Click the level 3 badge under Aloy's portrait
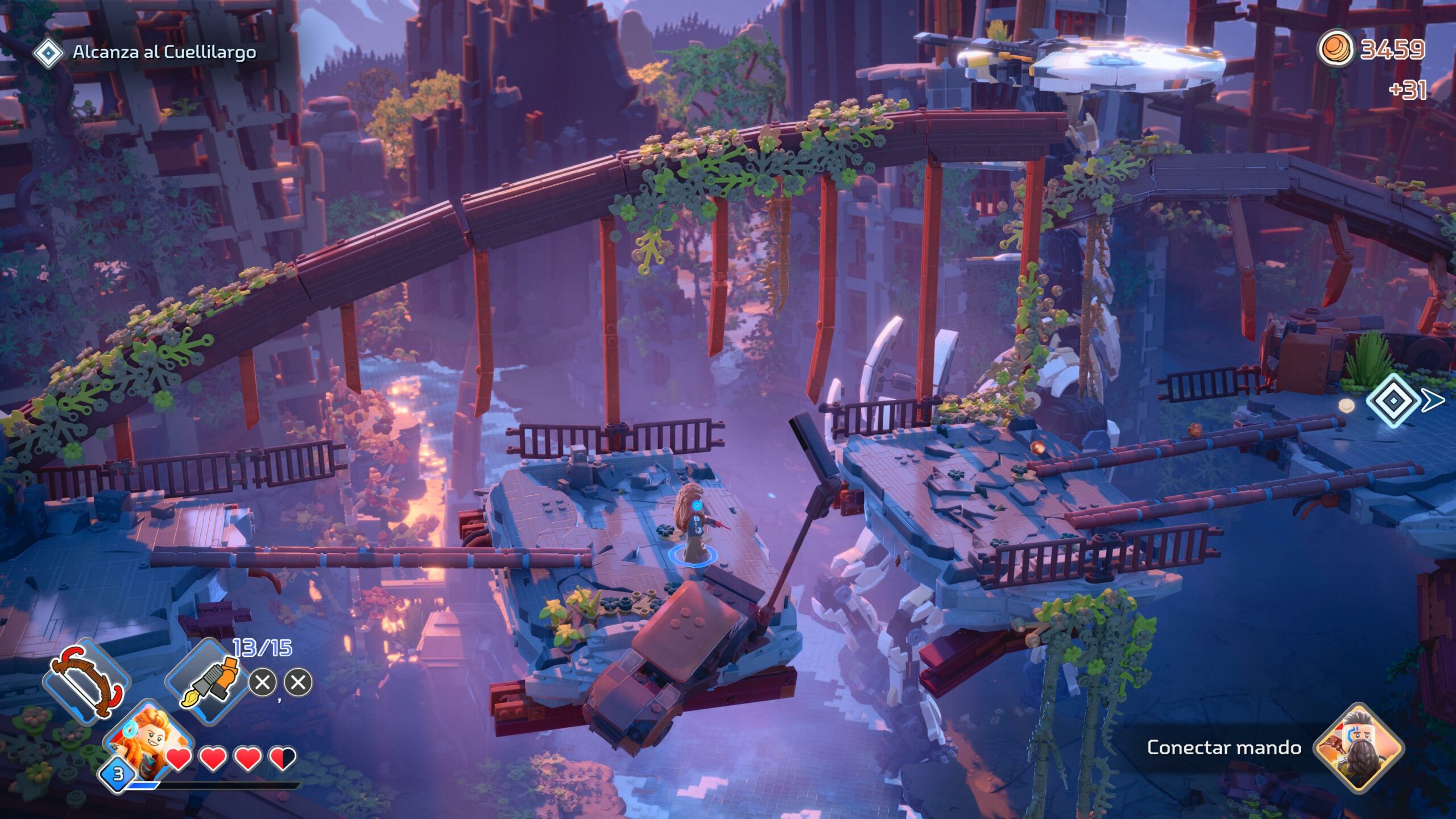Image resolution: width=1456 pixels, height=819 pixels. point(117,775)
